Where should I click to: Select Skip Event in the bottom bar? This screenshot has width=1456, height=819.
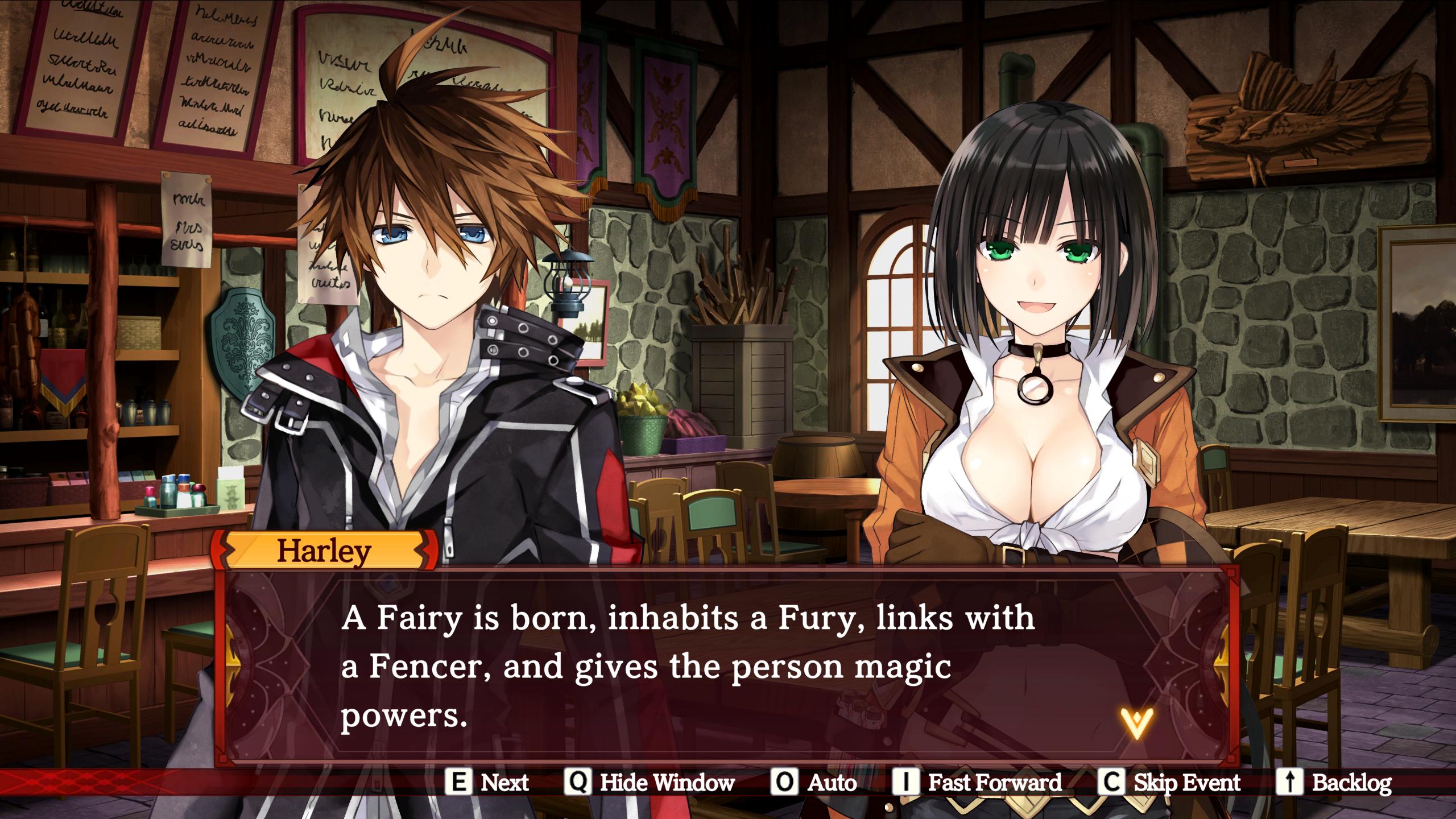point(1170,783)
